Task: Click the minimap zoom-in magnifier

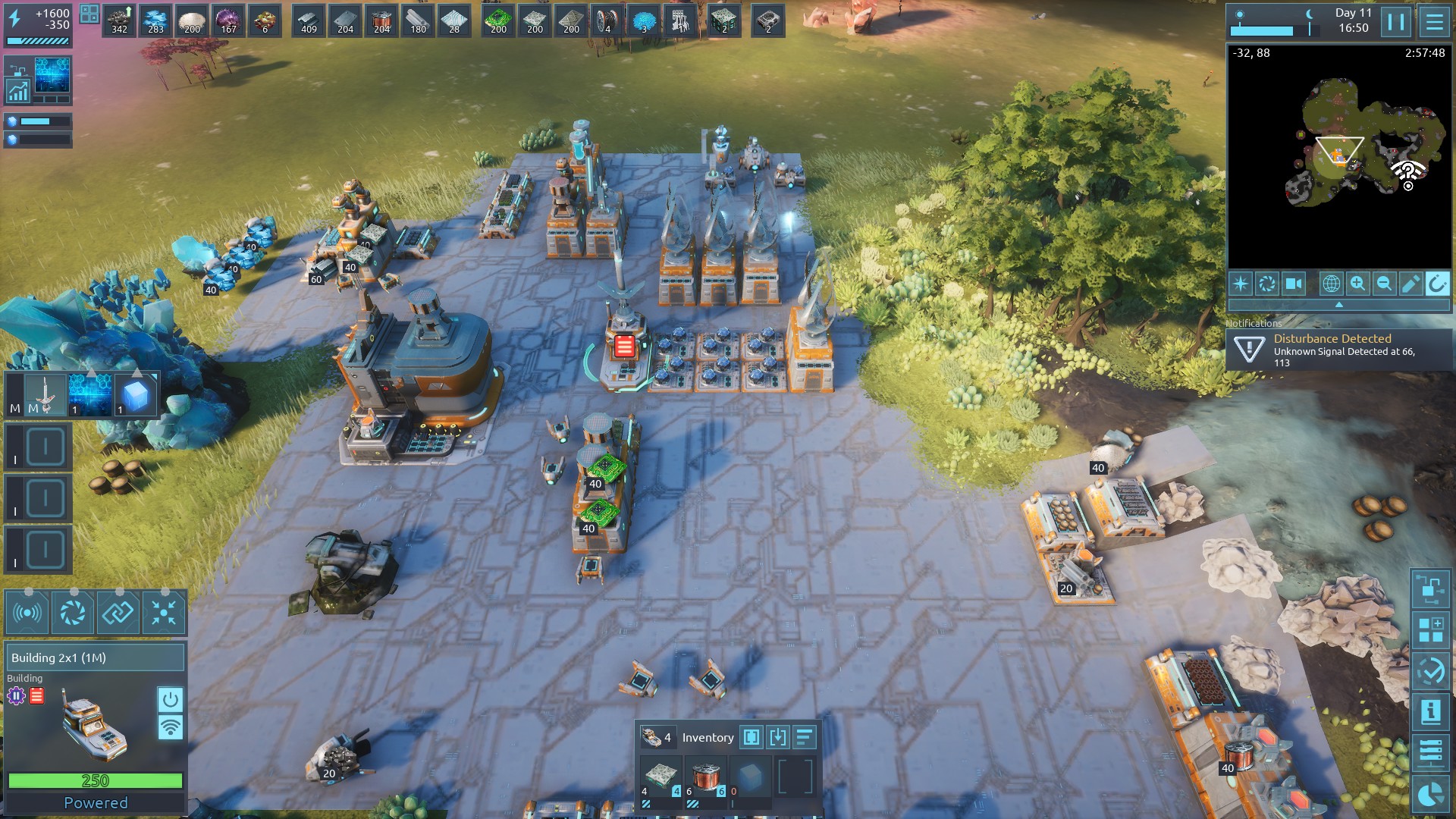Action: [x=1357, y=284]
